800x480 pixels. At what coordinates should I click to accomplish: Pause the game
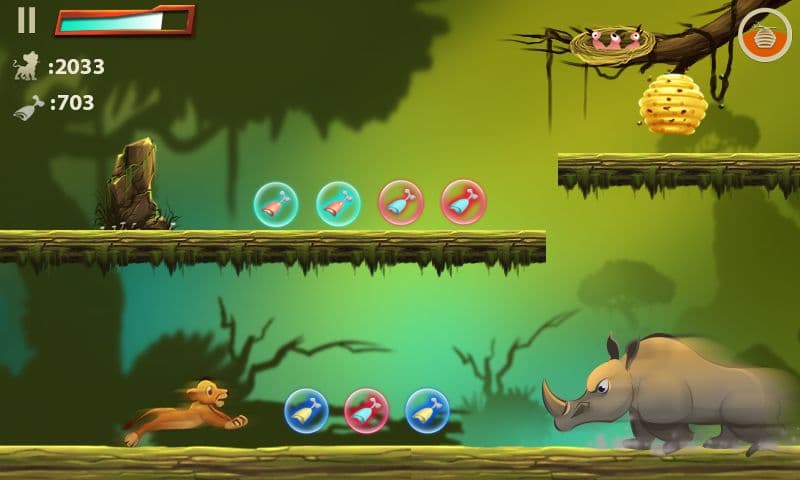tap(27, 20)
